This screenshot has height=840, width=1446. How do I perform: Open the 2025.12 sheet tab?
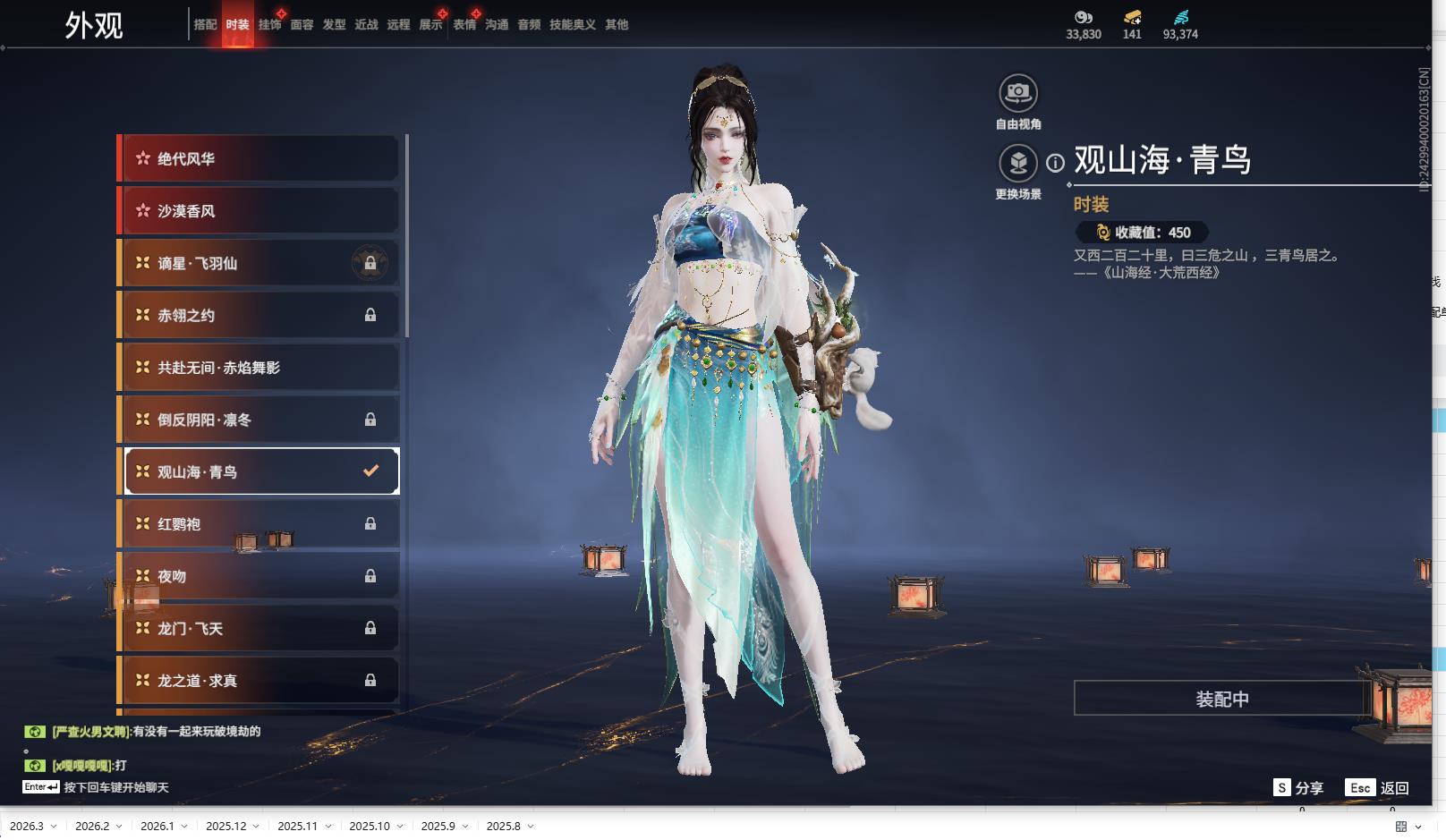coord(226,826)
